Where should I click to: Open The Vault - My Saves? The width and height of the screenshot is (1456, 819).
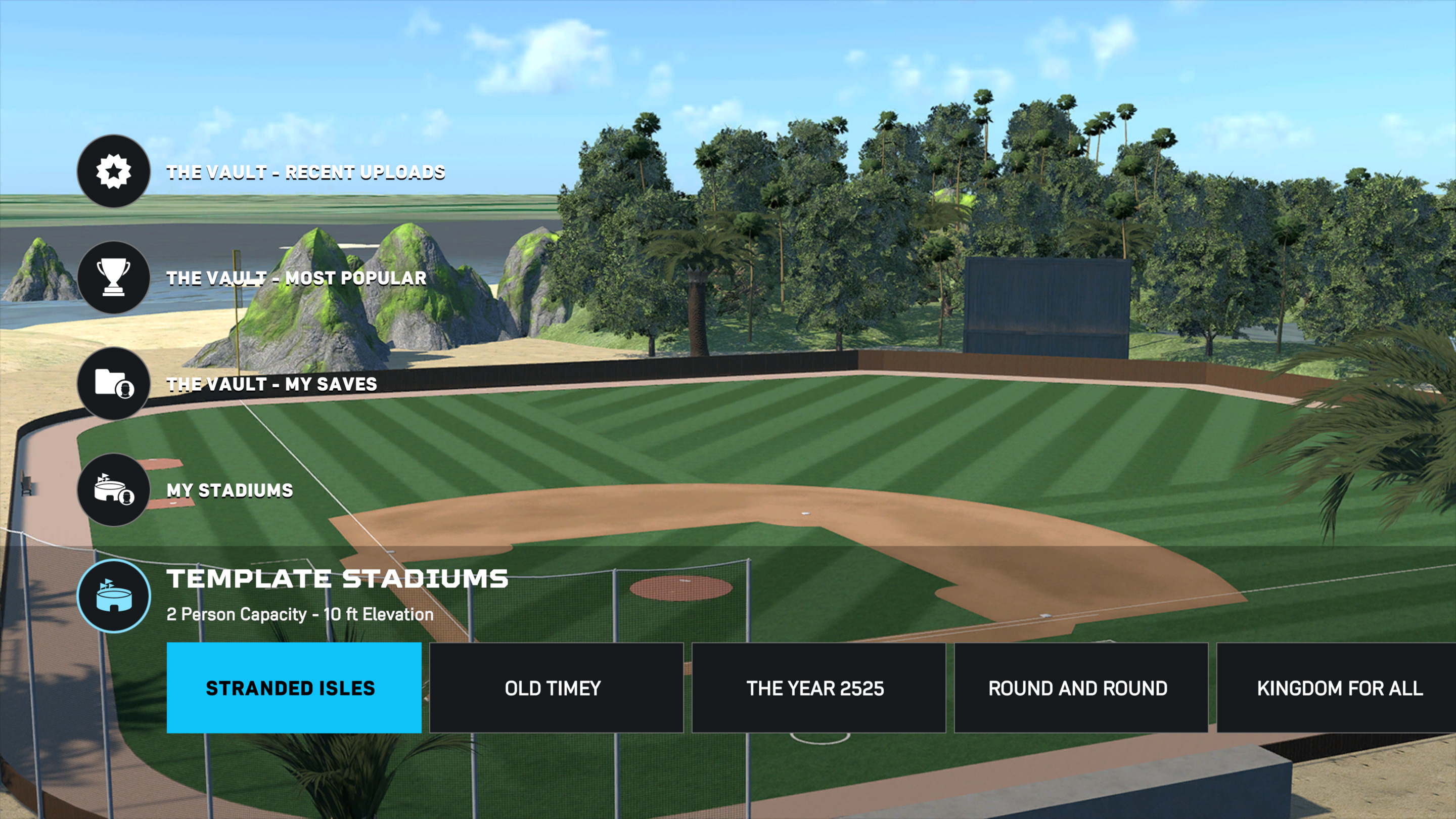tap(273, 384)
